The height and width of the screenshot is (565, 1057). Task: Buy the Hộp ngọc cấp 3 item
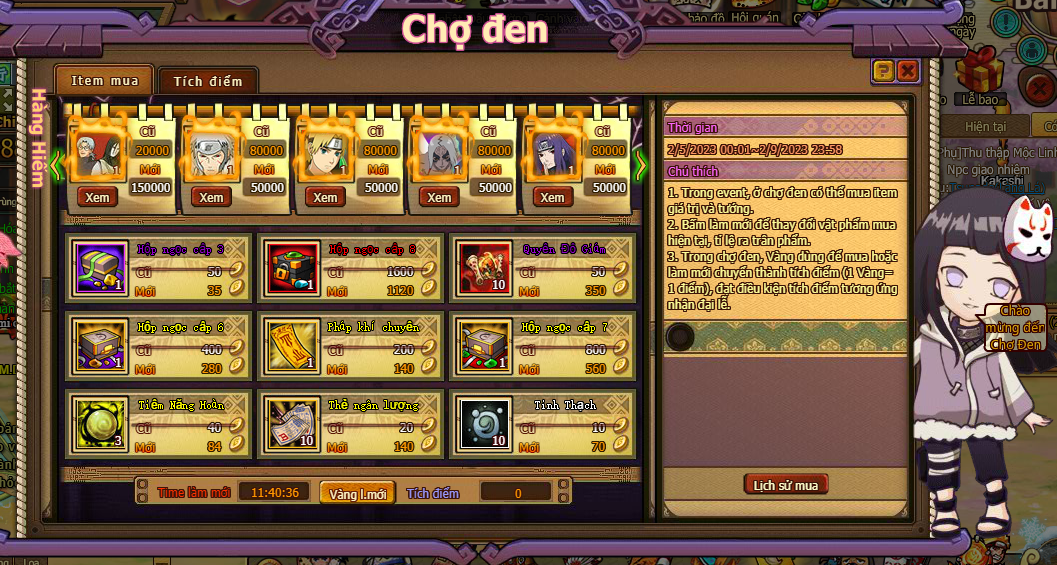102,269
